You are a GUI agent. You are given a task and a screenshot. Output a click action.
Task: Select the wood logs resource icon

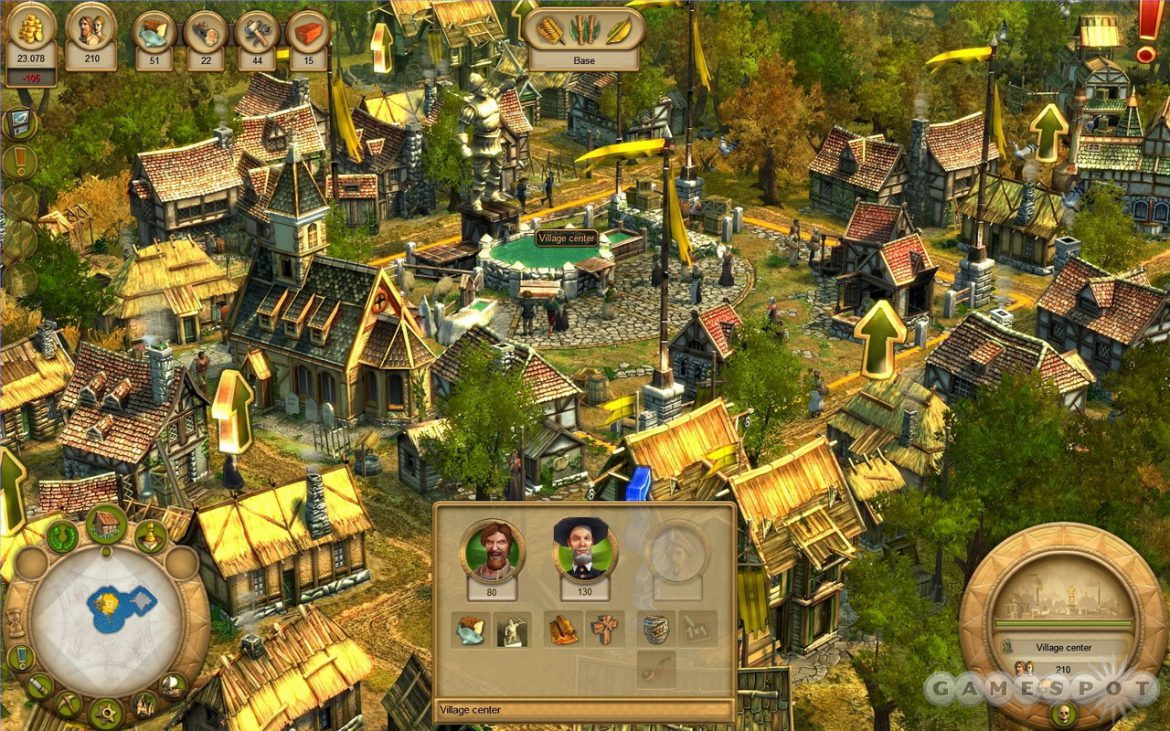[x=206, y=32]
